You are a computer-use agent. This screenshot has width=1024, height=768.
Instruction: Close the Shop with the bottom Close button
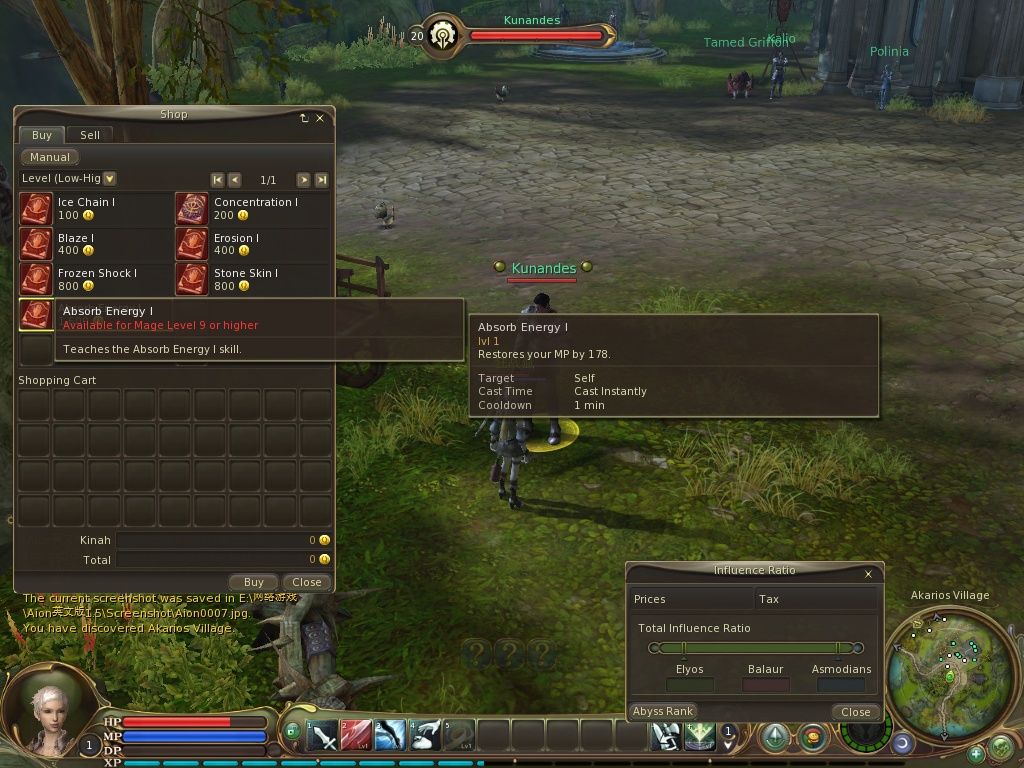click(307, 582)
